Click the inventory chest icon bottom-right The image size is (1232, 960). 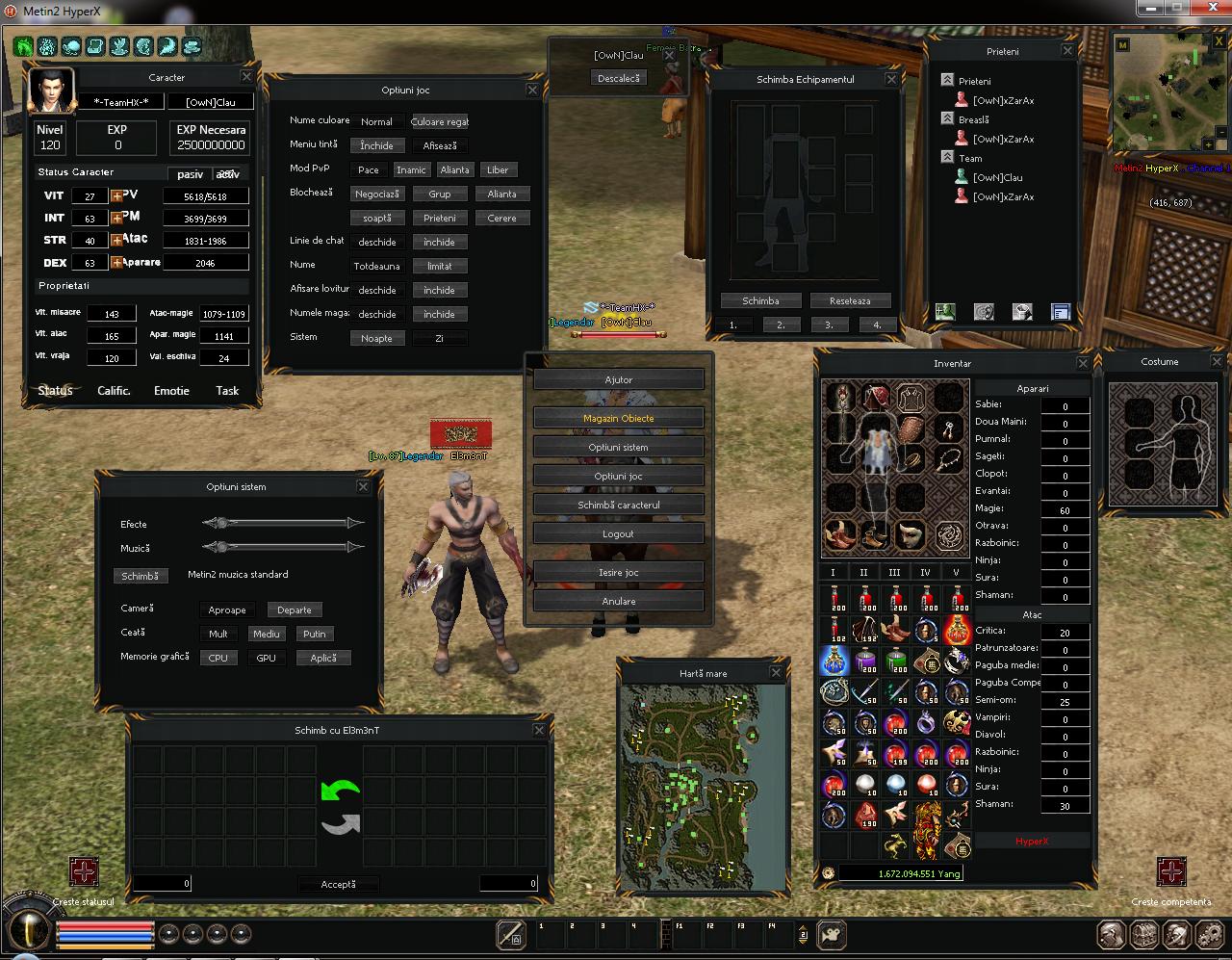coord(1143,935)
